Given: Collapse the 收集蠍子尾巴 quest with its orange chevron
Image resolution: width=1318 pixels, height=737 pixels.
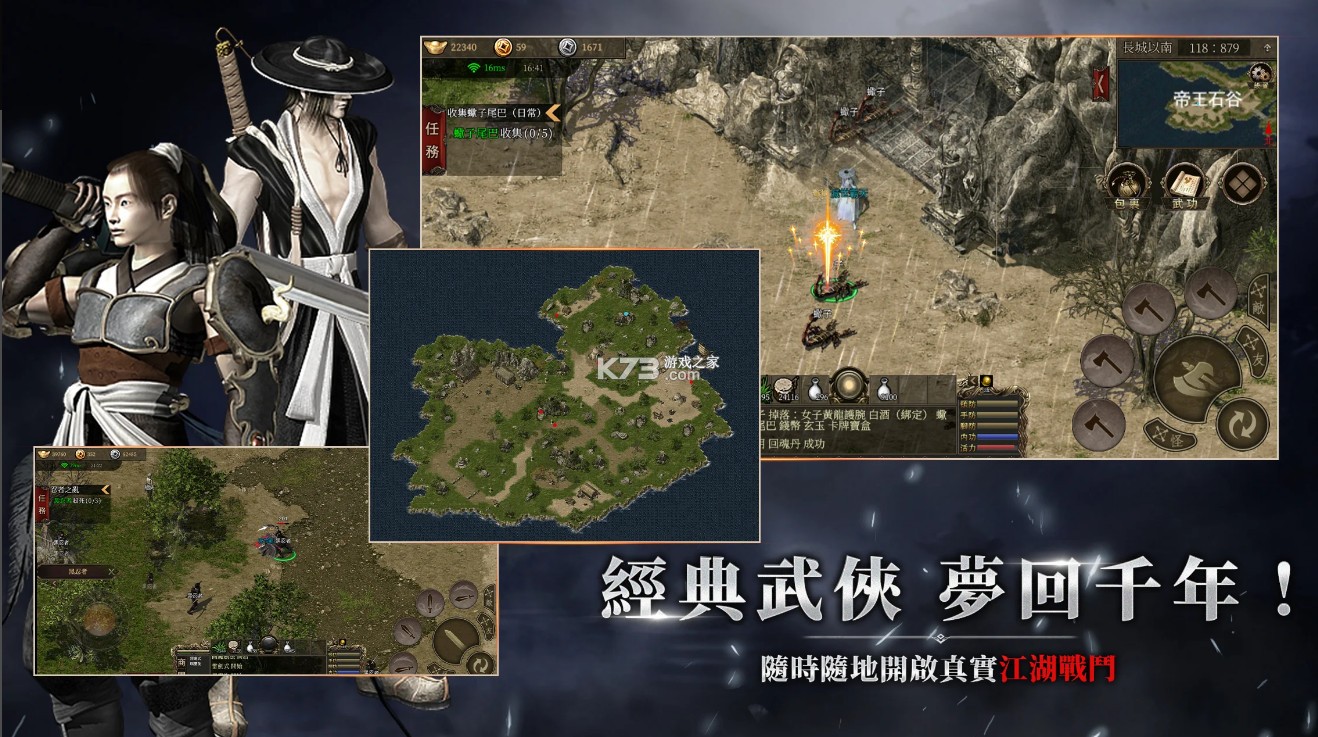Looking at the screenshot, I should tap(551, 114).
